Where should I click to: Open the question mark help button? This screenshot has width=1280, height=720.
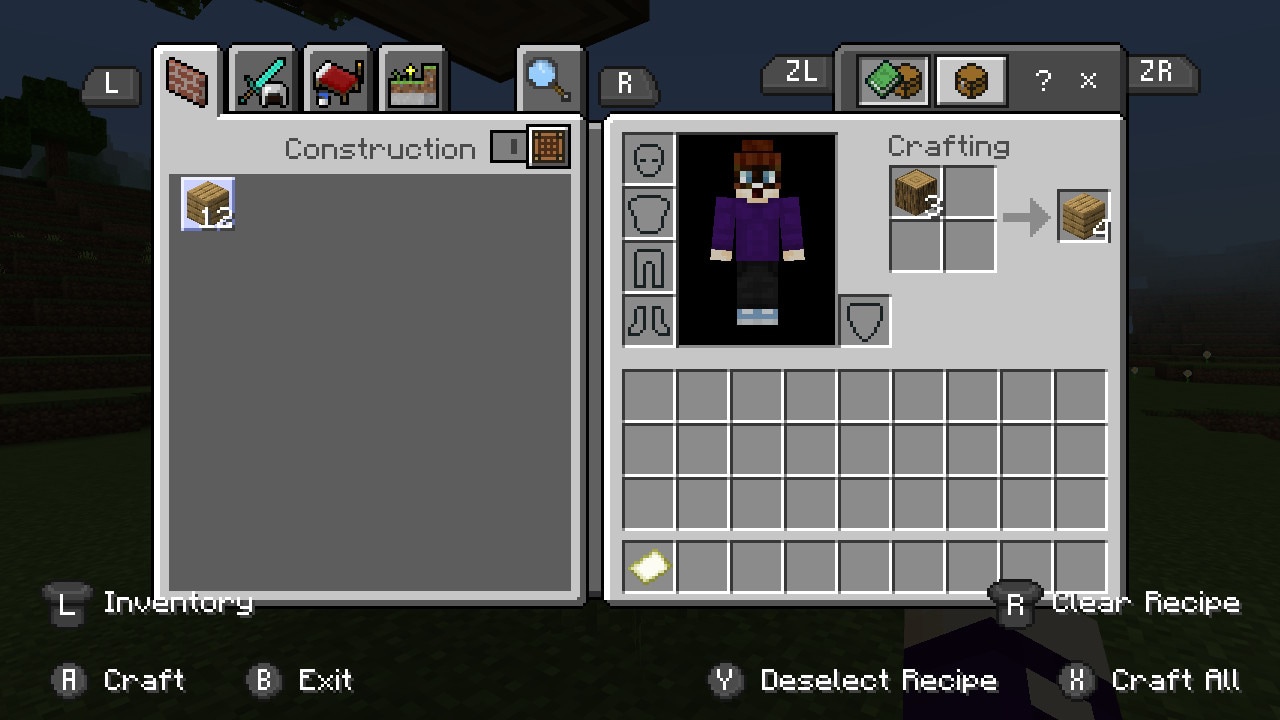(x=1043, y=82)
